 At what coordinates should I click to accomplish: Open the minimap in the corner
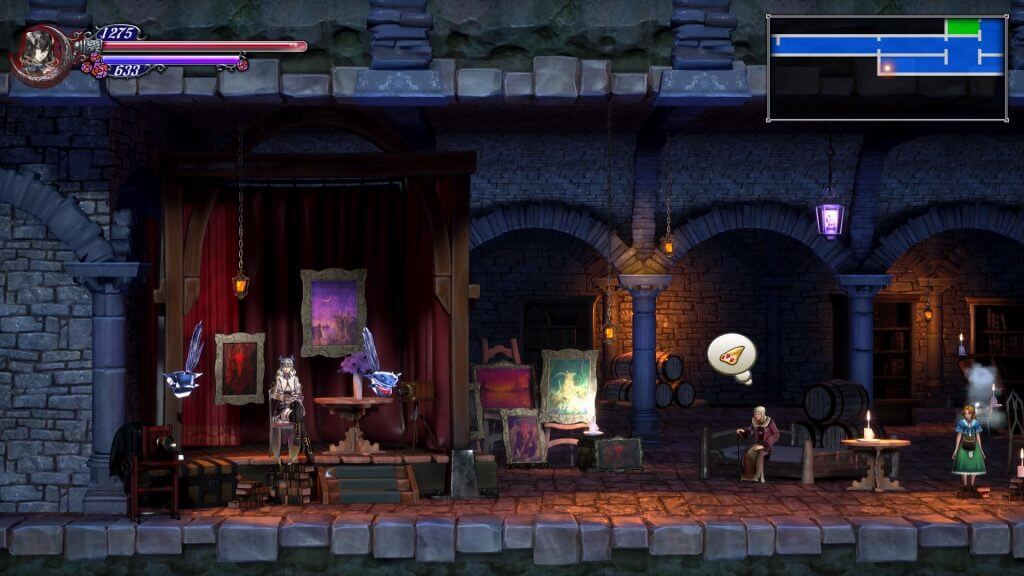click(x=887, y=68)
